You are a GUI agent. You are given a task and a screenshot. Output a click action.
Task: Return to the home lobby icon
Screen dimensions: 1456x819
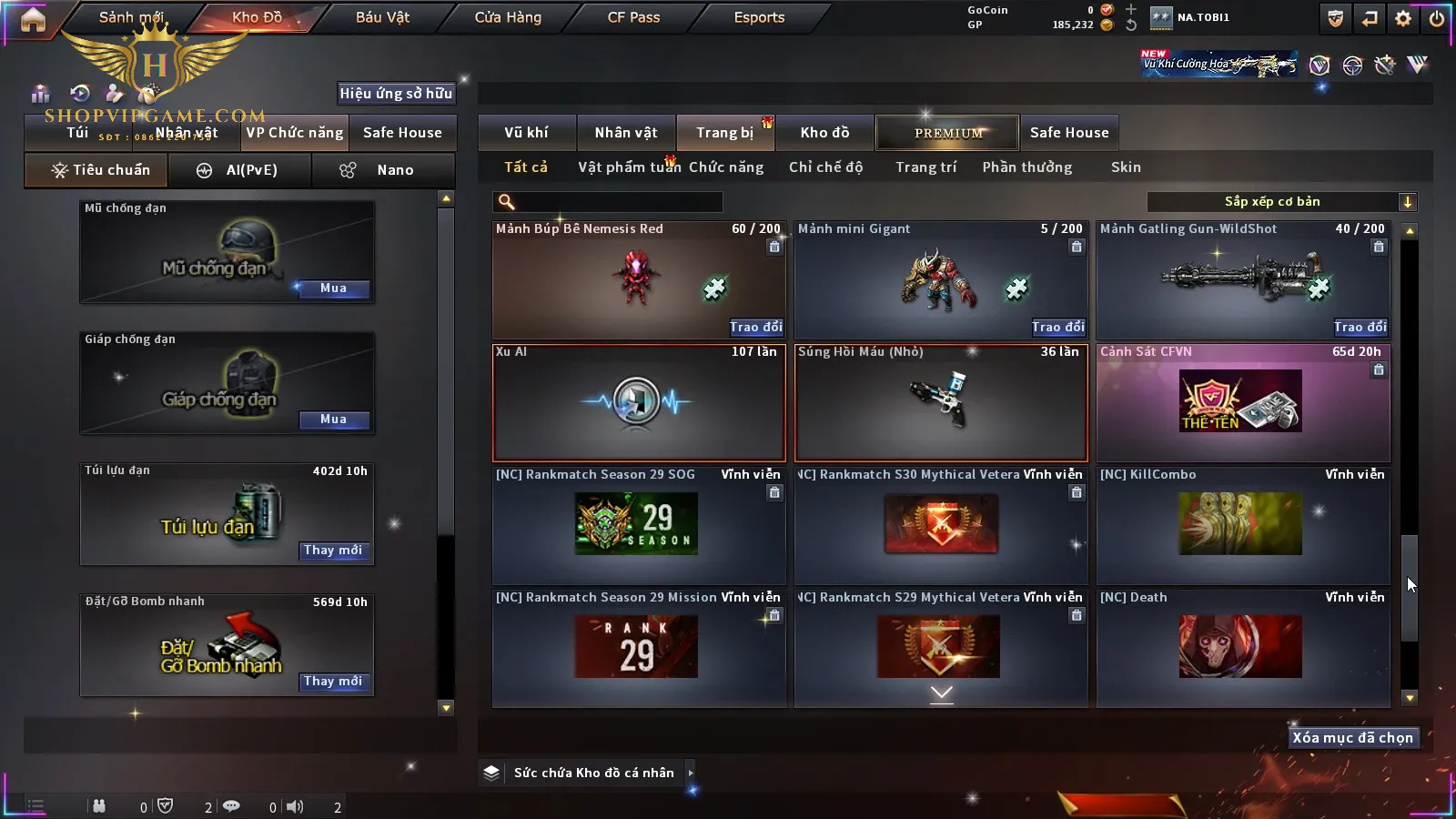pyautogui.click(x=33, y=19)
